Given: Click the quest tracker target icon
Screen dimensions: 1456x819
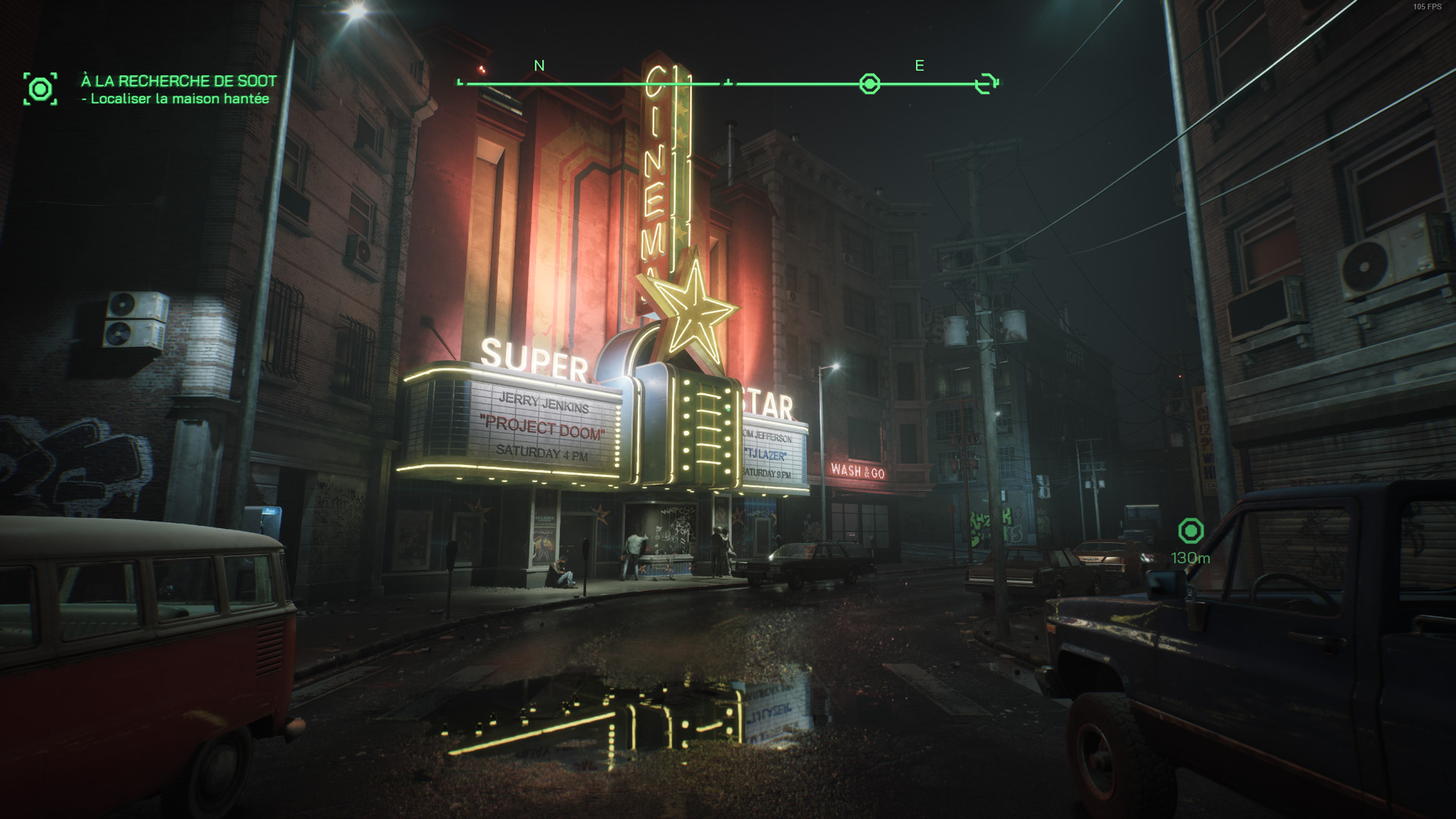Looking at the screenshot, I should tap(40, 89).
